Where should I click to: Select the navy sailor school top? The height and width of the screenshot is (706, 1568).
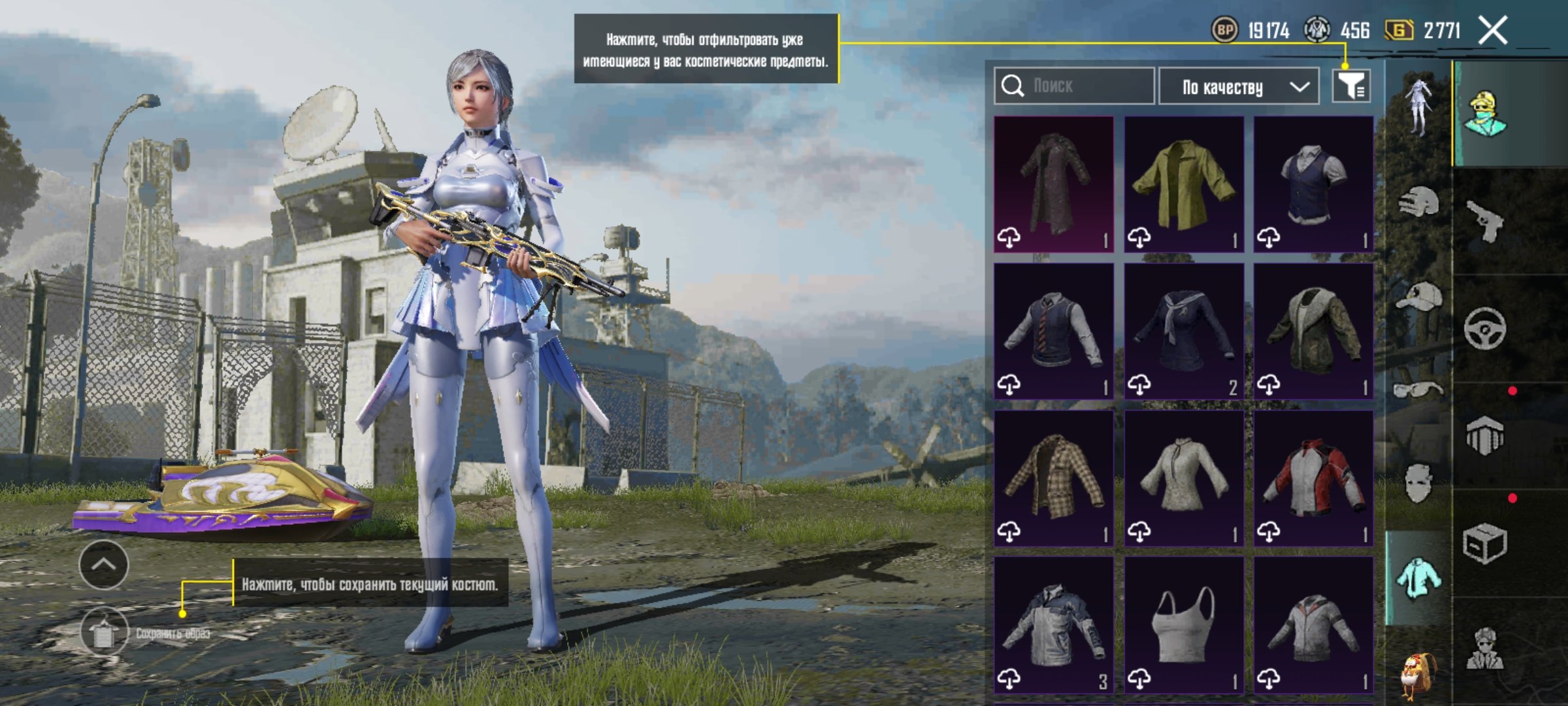(1183, 331)
